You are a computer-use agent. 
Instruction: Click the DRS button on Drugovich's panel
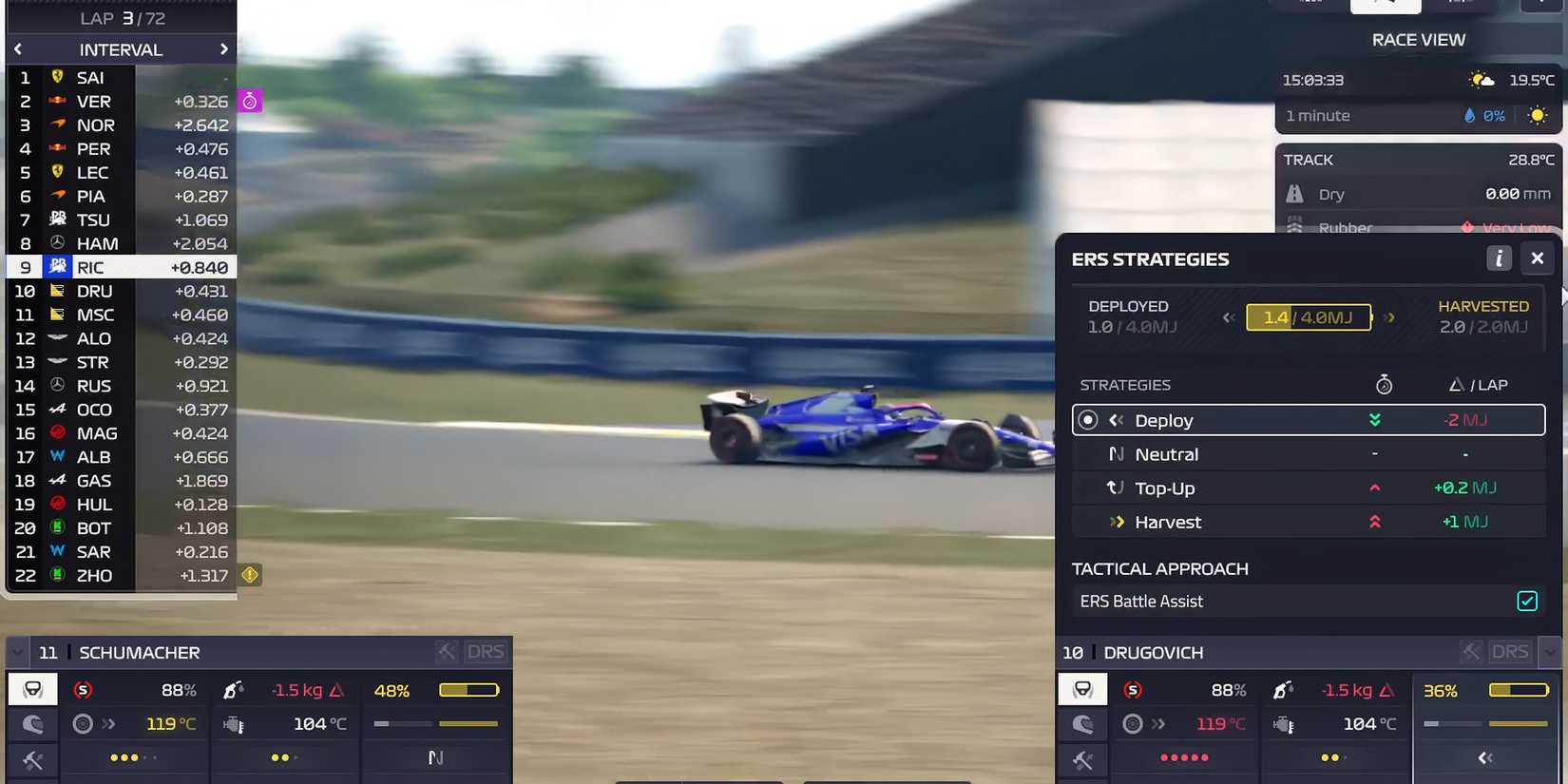pos(1510,651)
